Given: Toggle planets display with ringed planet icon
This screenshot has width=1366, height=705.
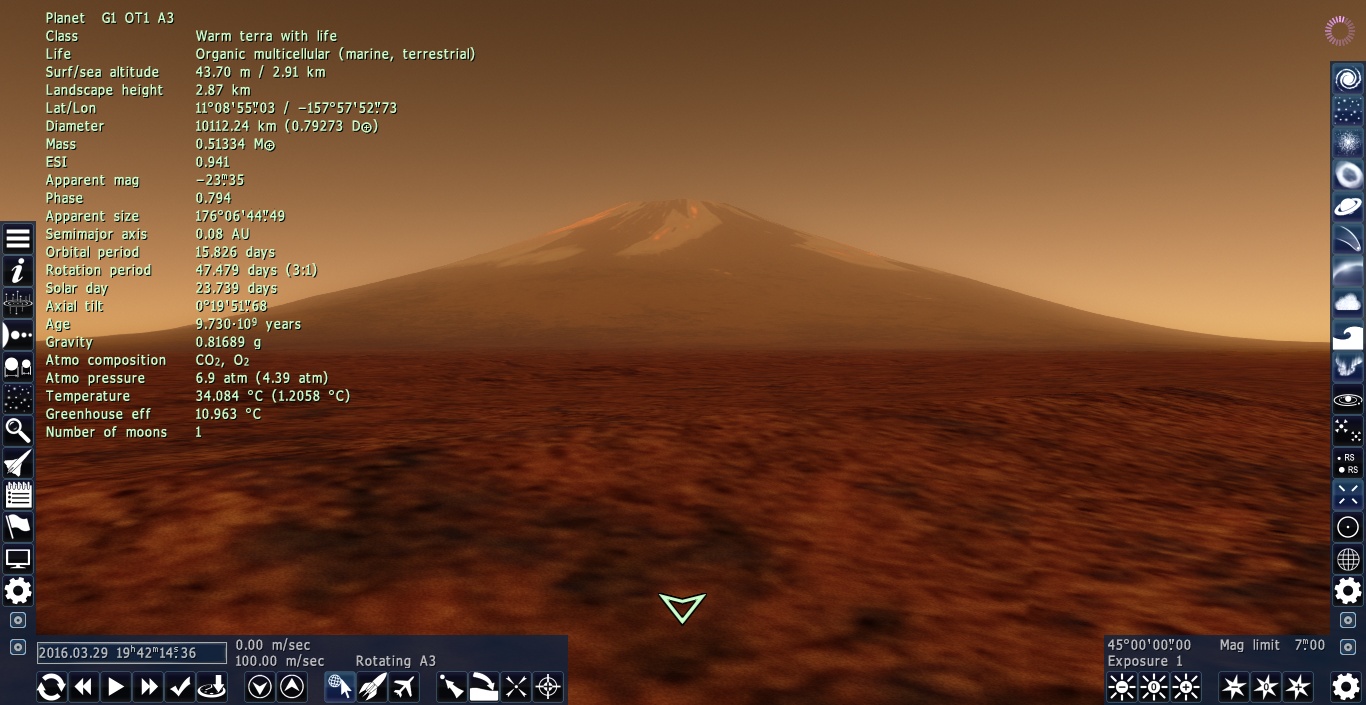Looking at the screenshot, I should pyautogui.click(x=1348, y=207).
